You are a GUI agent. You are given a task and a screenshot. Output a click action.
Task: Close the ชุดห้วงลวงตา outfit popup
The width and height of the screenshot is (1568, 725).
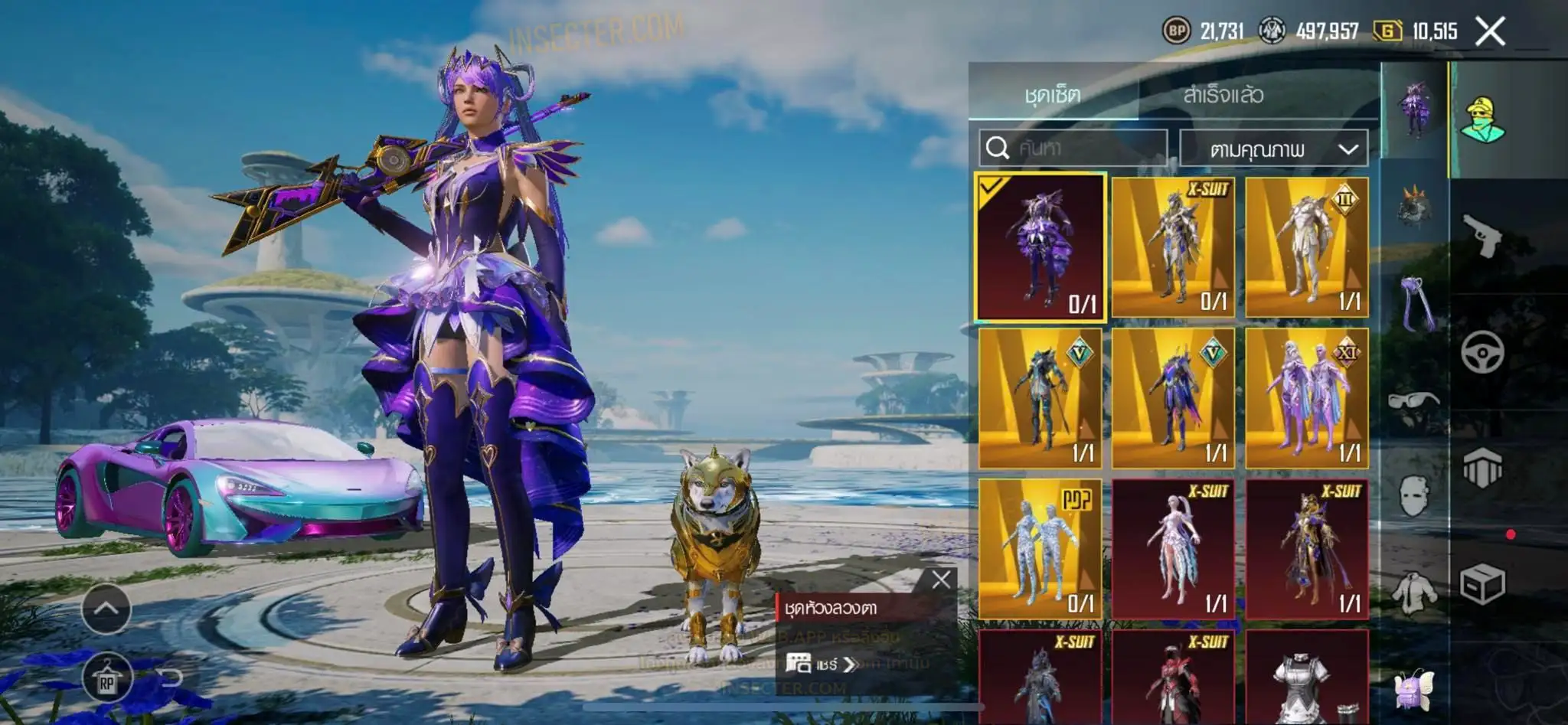coord(941,580)
